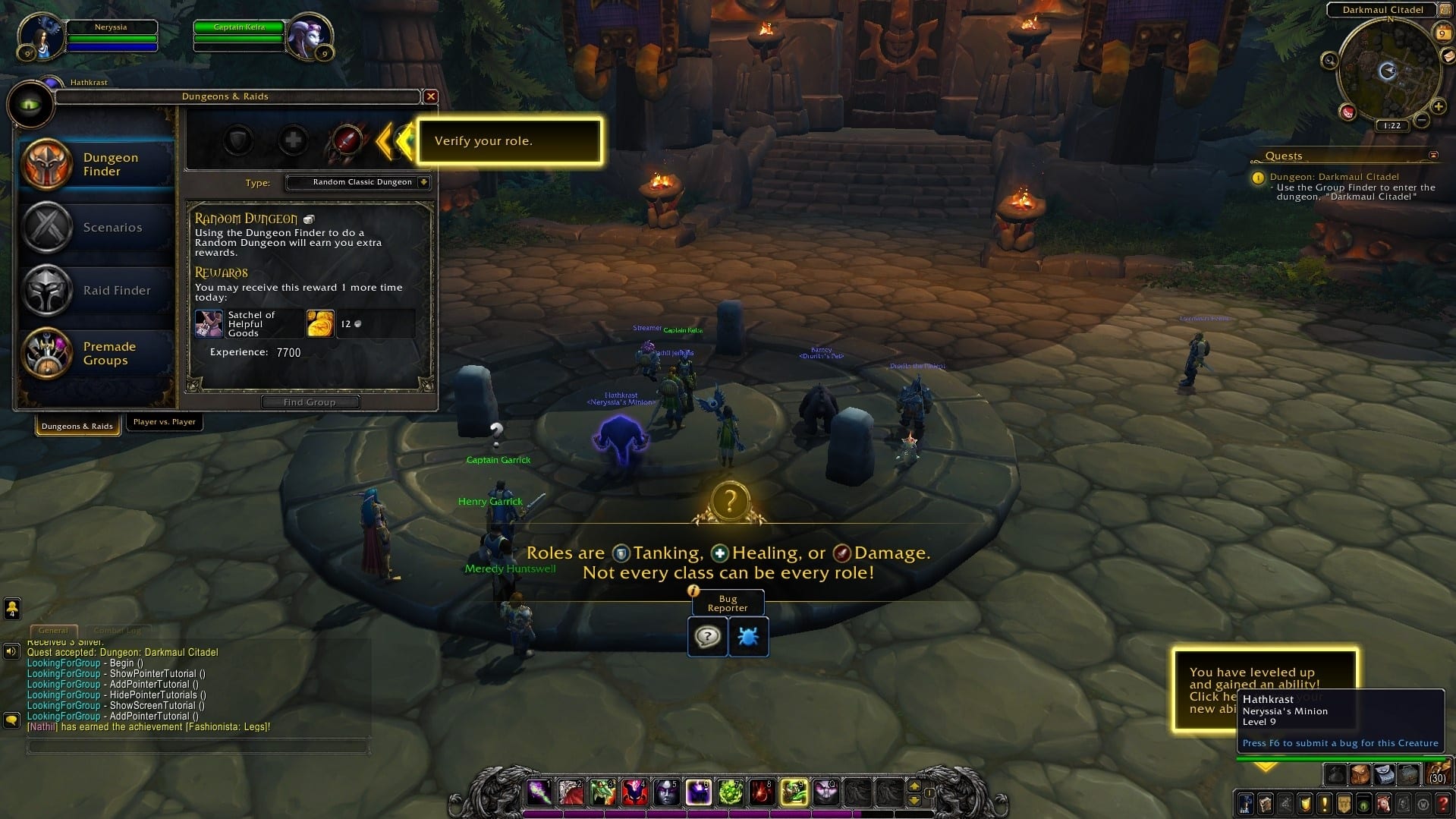1456x819 pixels.
Task: Open the minimap tracking magnifier button
Action: click(x=1329, y=61)
